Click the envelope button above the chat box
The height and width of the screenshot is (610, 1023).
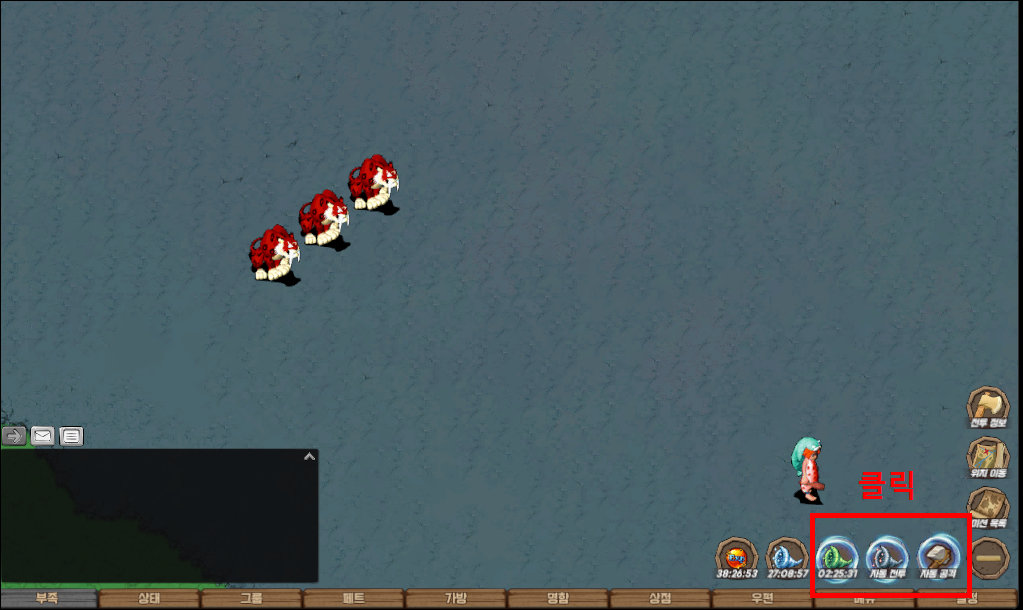click(x=42, y=436)
